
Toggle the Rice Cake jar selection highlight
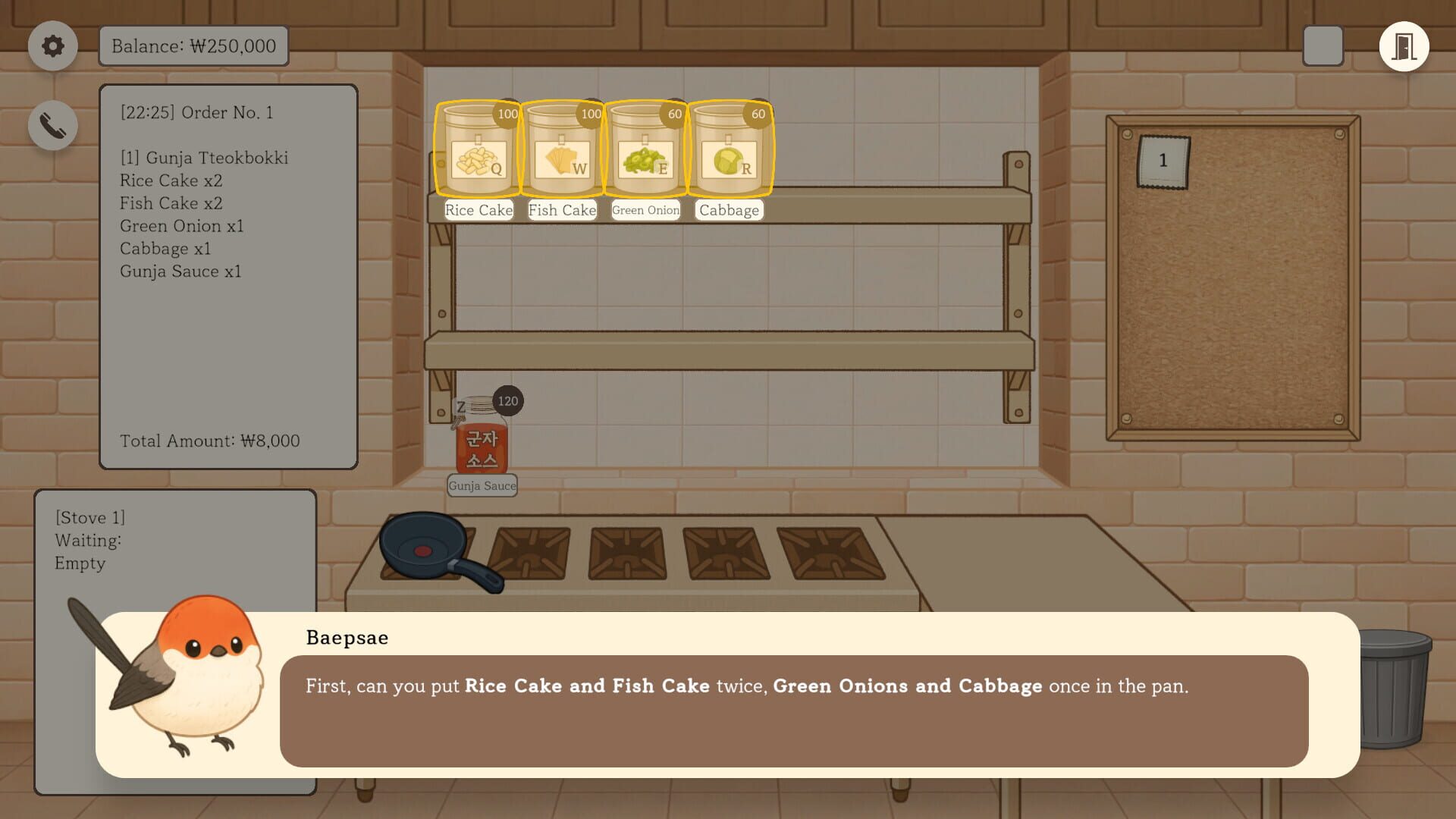(479, 149)
